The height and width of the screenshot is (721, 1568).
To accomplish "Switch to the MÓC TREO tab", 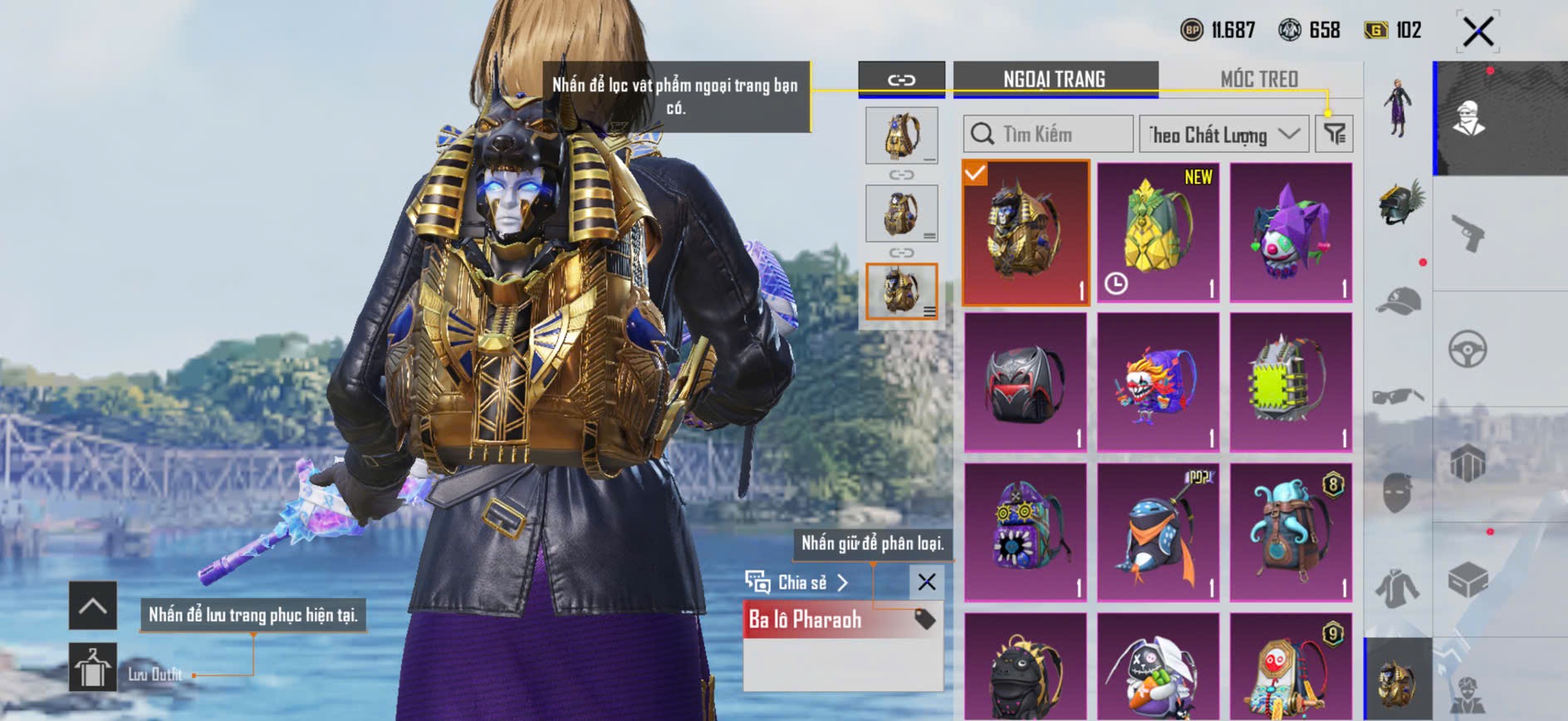I will tap(1259, 79).
